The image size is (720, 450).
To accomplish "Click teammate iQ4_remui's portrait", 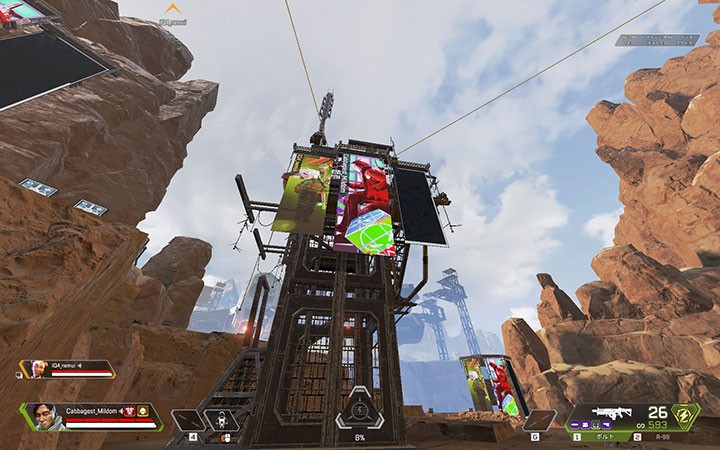I will tap(37, 370).
